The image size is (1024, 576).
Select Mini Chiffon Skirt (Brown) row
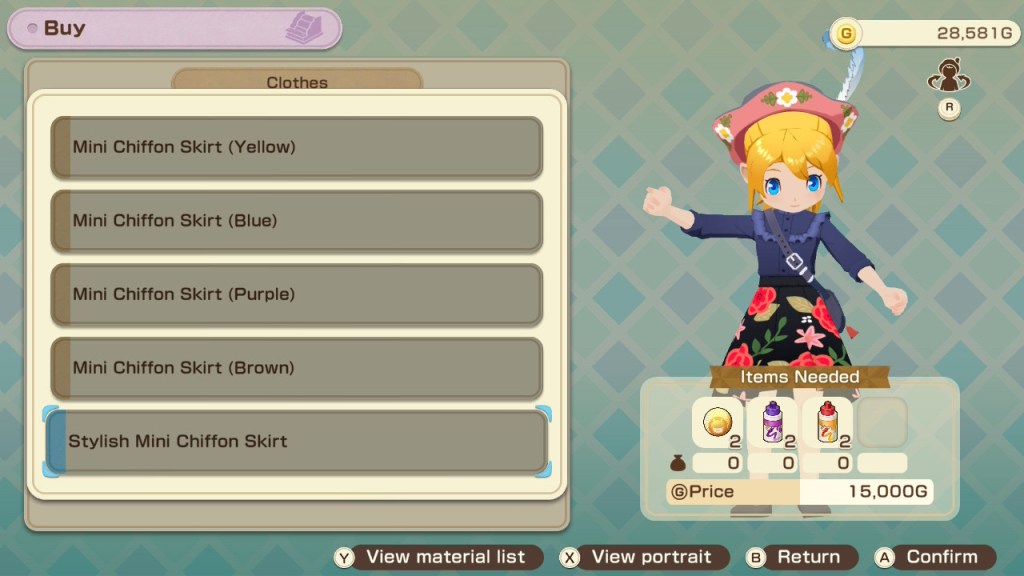[x=296, y=367]
